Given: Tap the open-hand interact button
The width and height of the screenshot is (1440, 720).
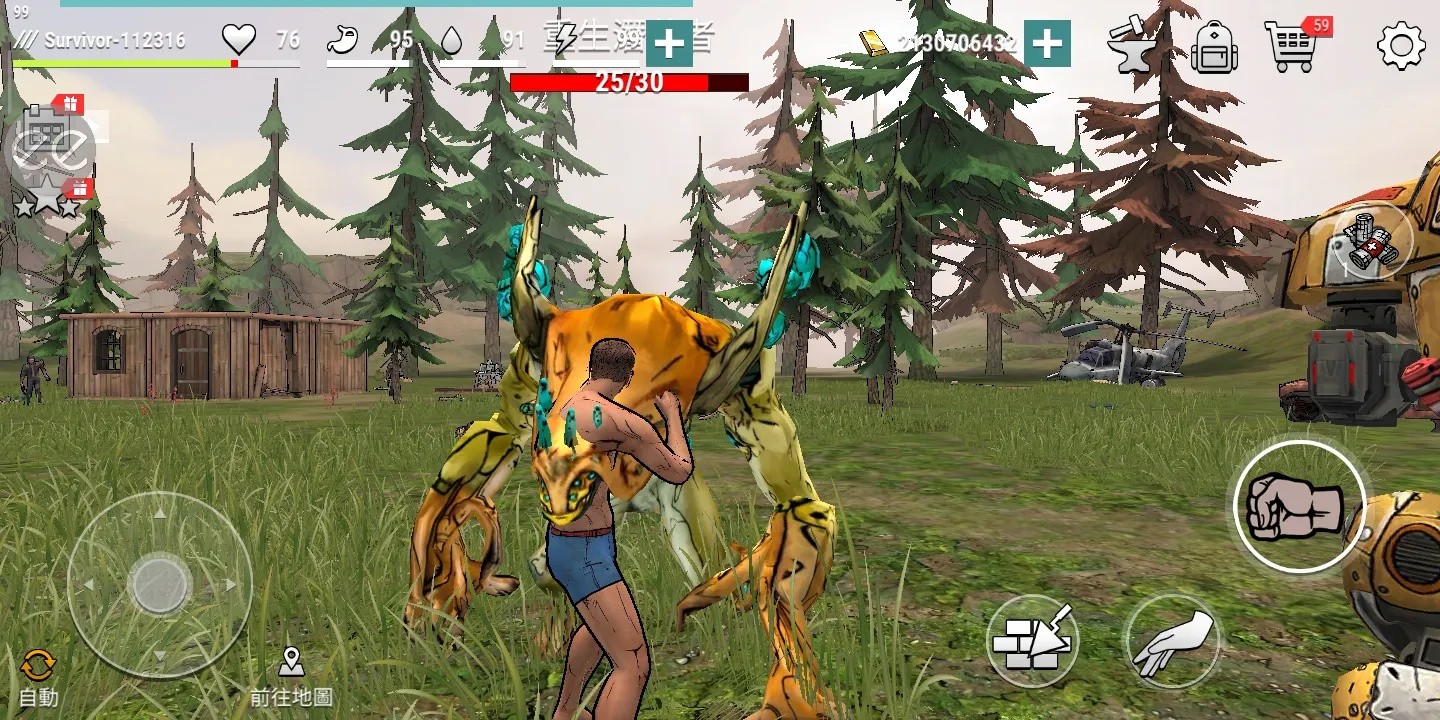Looking at the screenshot, I should [x=1172, y=641].
